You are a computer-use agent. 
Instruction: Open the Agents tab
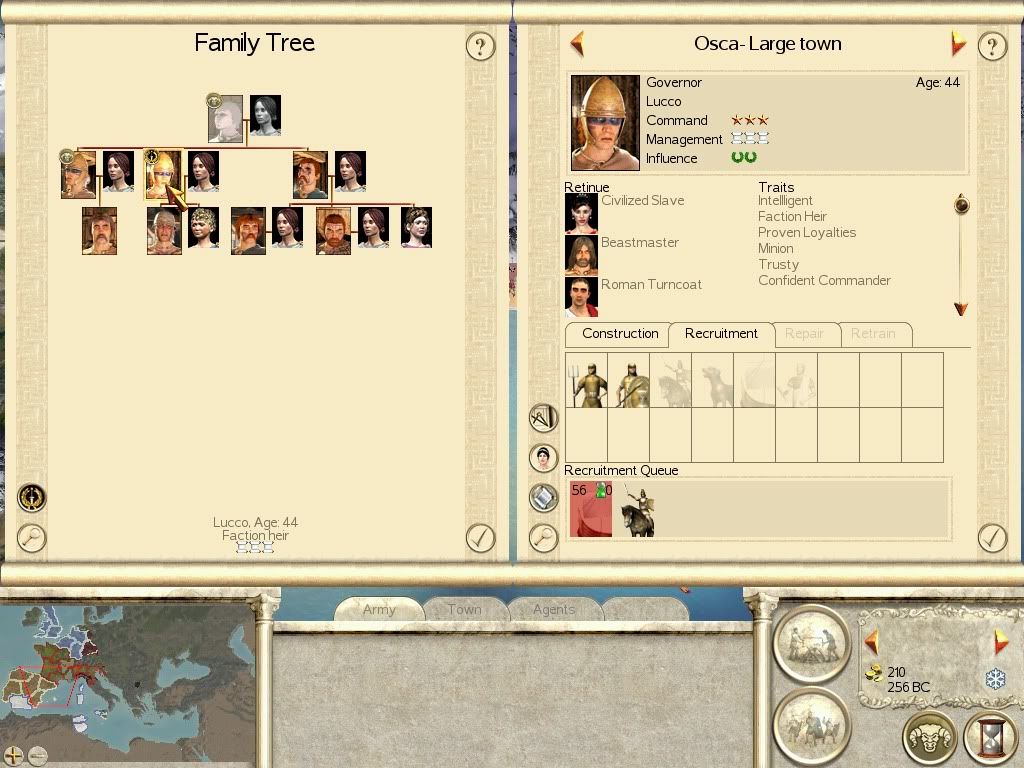click(553, 610)
